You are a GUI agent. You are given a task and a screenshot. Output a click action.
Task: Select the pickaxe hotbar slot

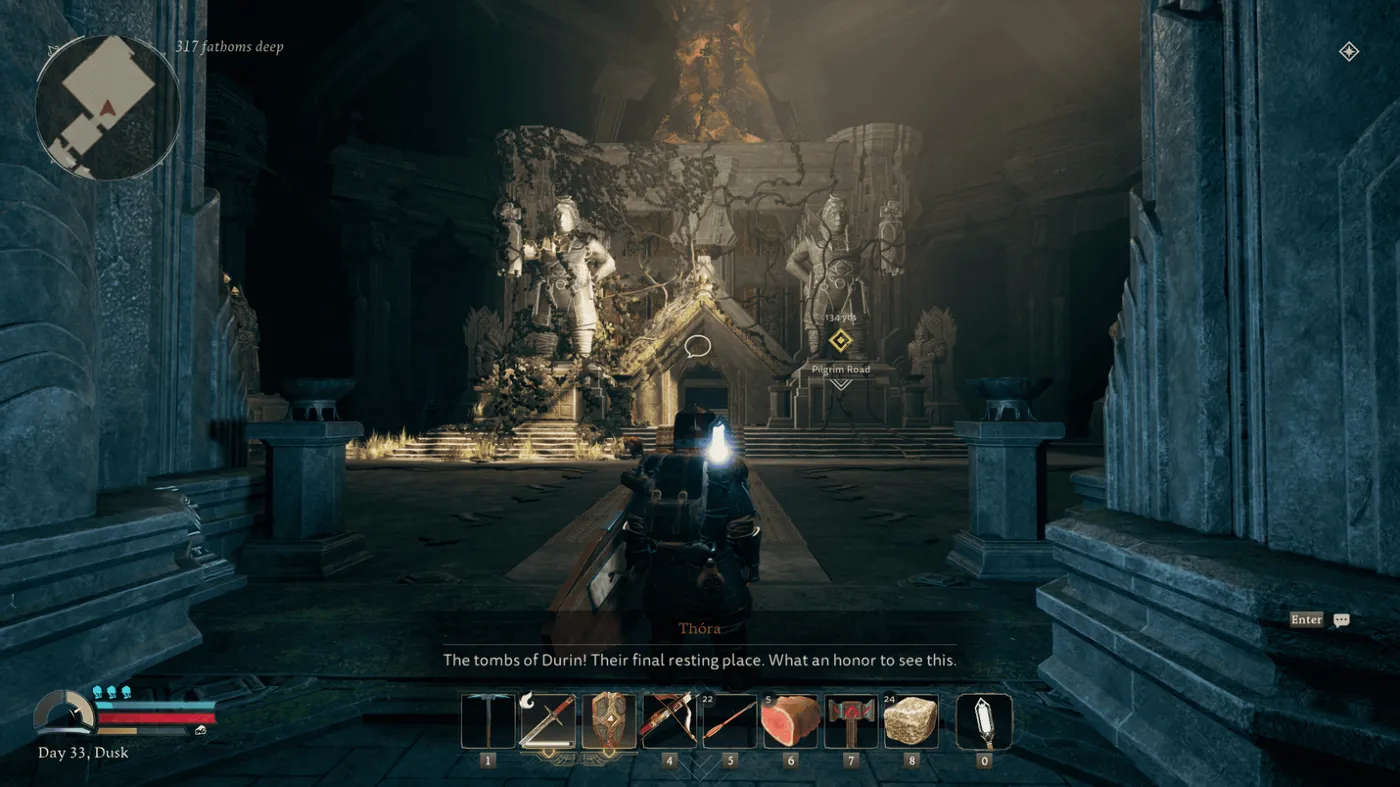tap(488, 721)
